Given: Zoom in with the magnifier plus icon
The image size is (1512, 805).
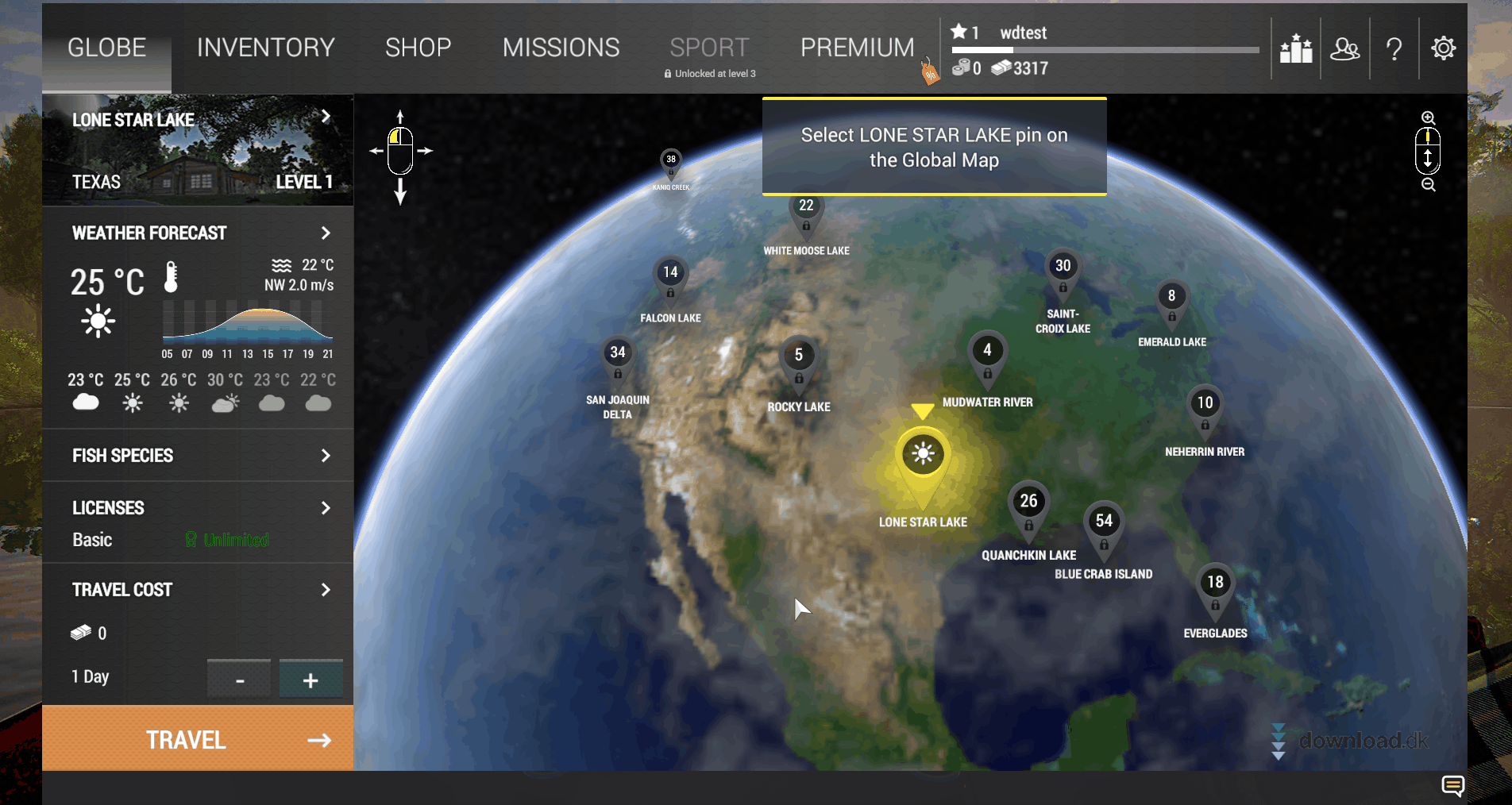Looking at the screenshot, I should [x=1428, y=117].
